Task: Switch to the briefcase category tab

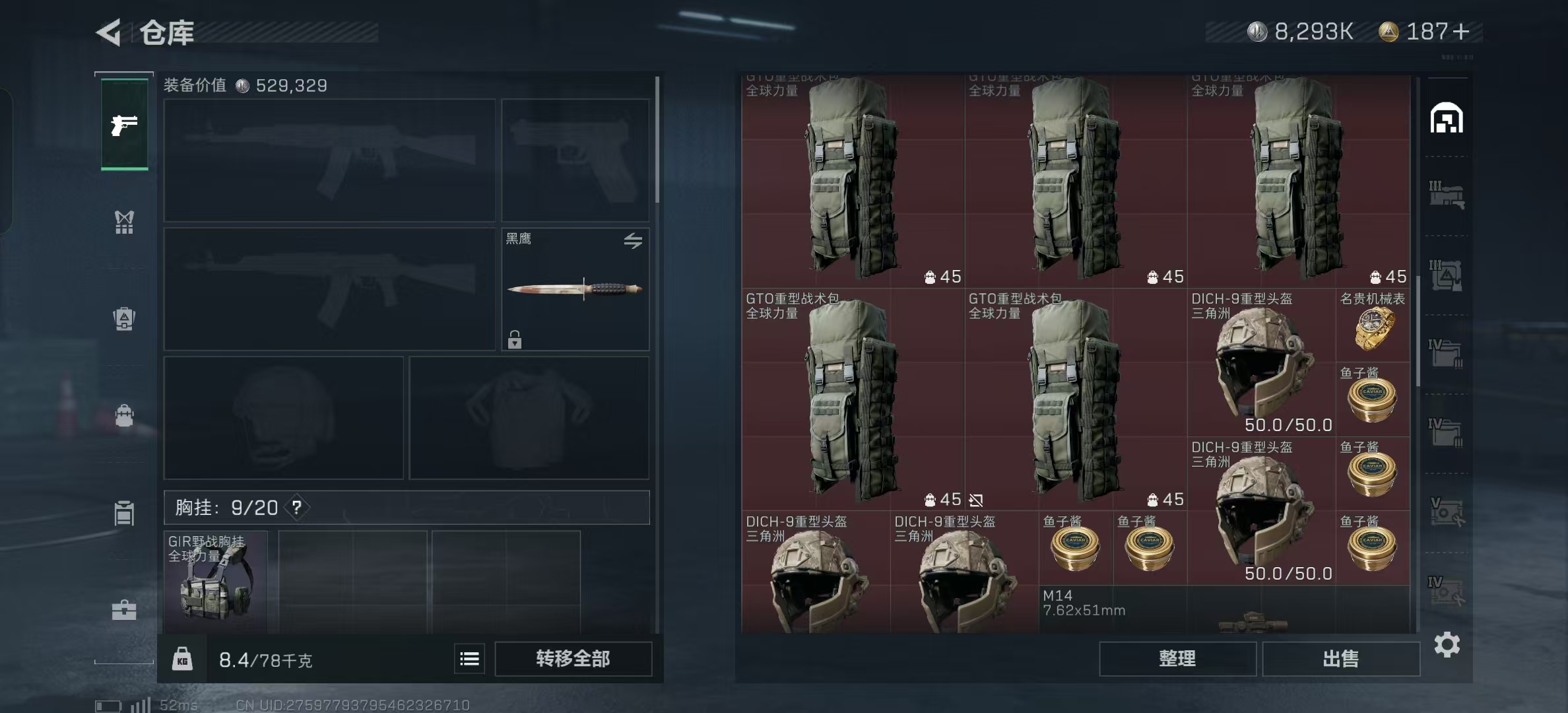Action: 124,610
